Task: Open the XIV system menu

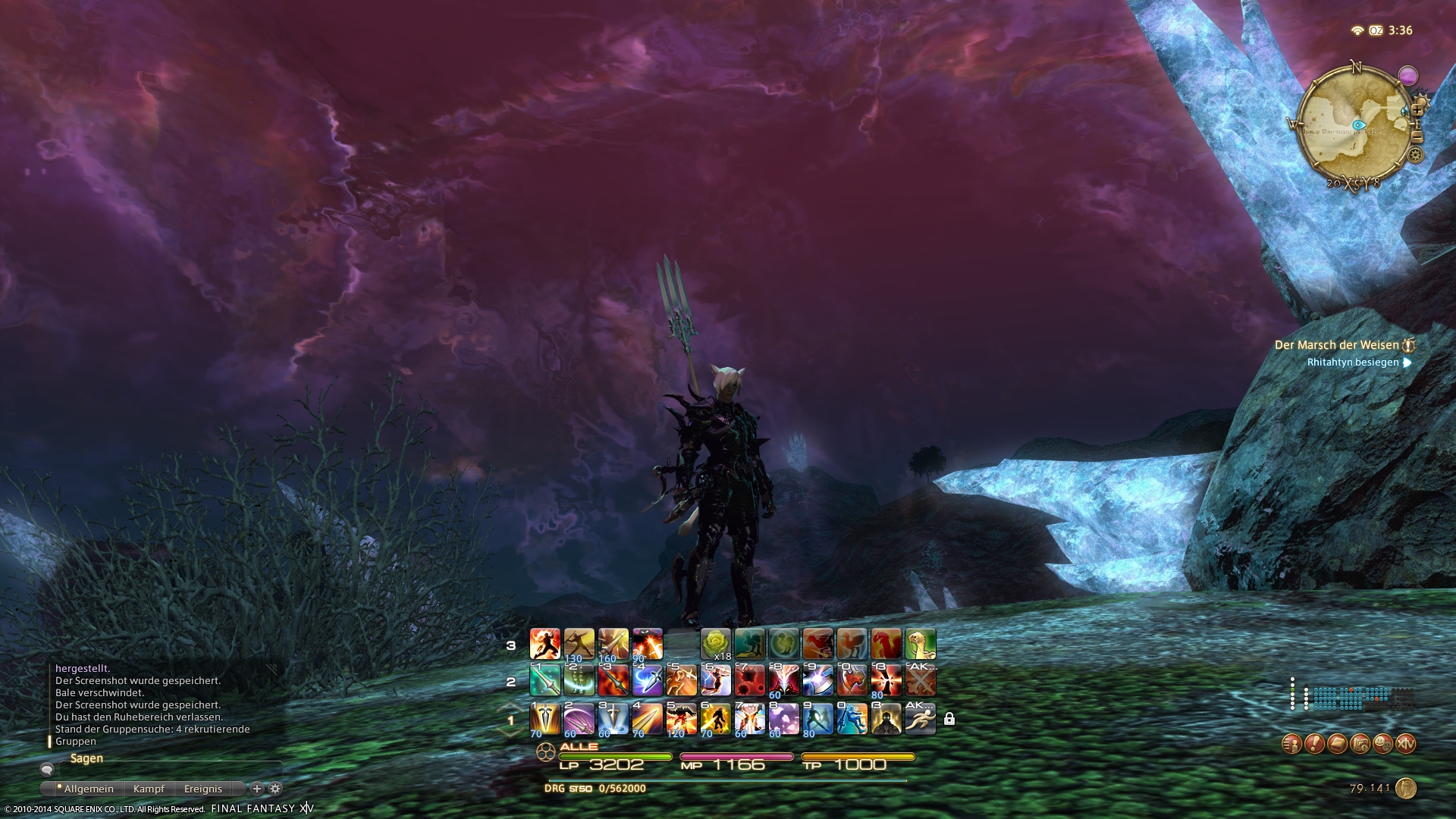Action: point(1405,744)
